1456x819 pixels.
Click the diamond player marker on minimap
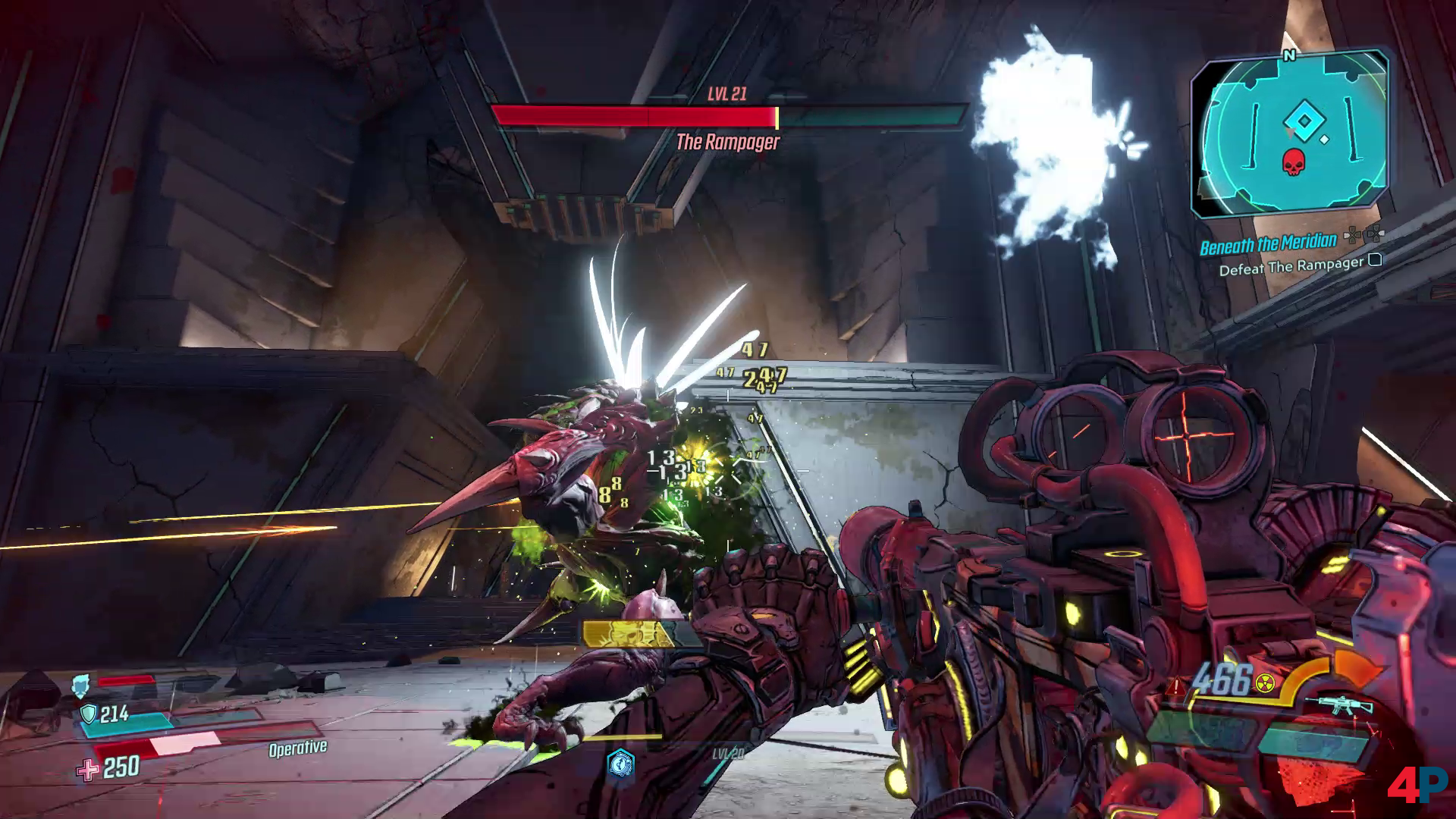1302,121
